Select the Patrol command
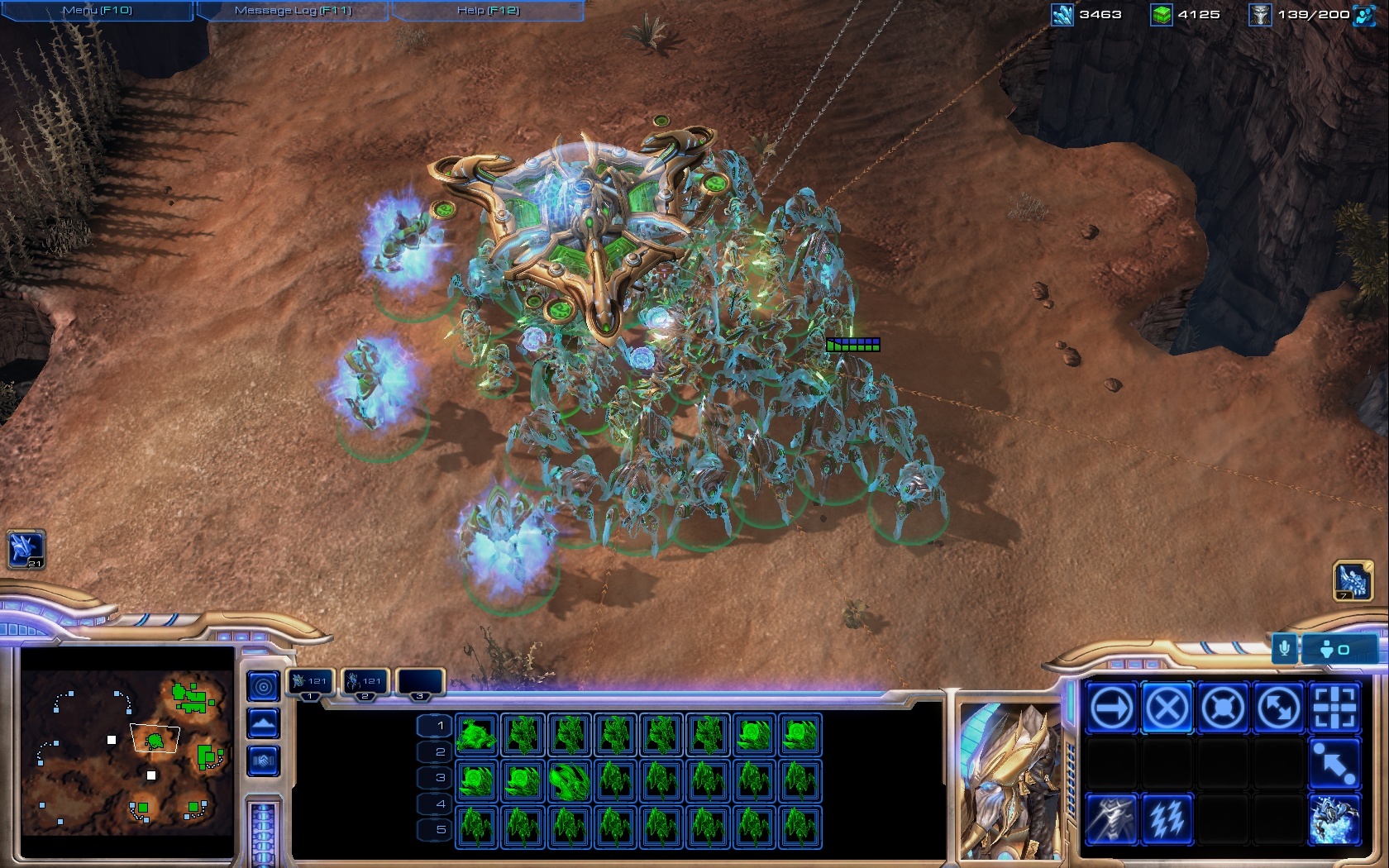1389x868 pixels. pyautogui.click(x=1278, y=708)
